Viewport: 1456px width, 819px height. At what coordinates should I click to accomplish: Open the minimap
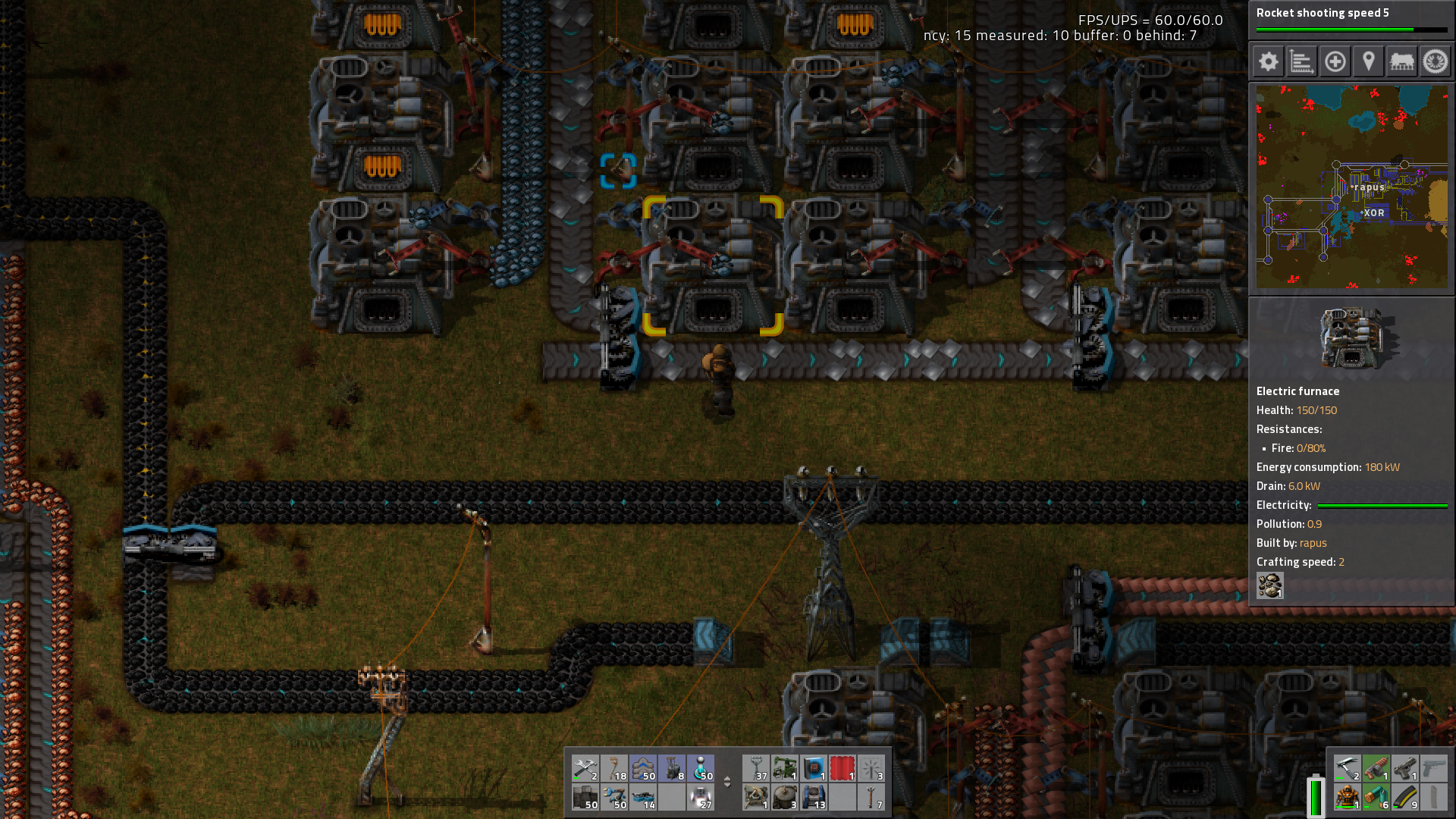click(x=1351, y=187)
